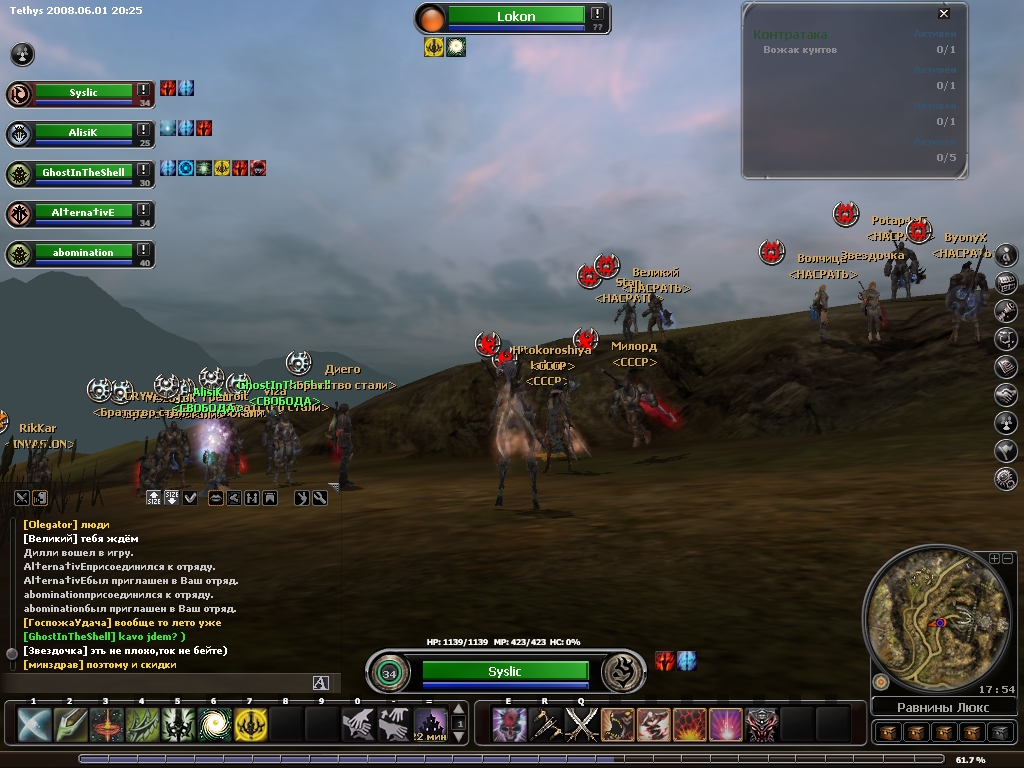Open the gear settings icon on right sidebar
1024x768 pixels.
(x=1006, y=479)
